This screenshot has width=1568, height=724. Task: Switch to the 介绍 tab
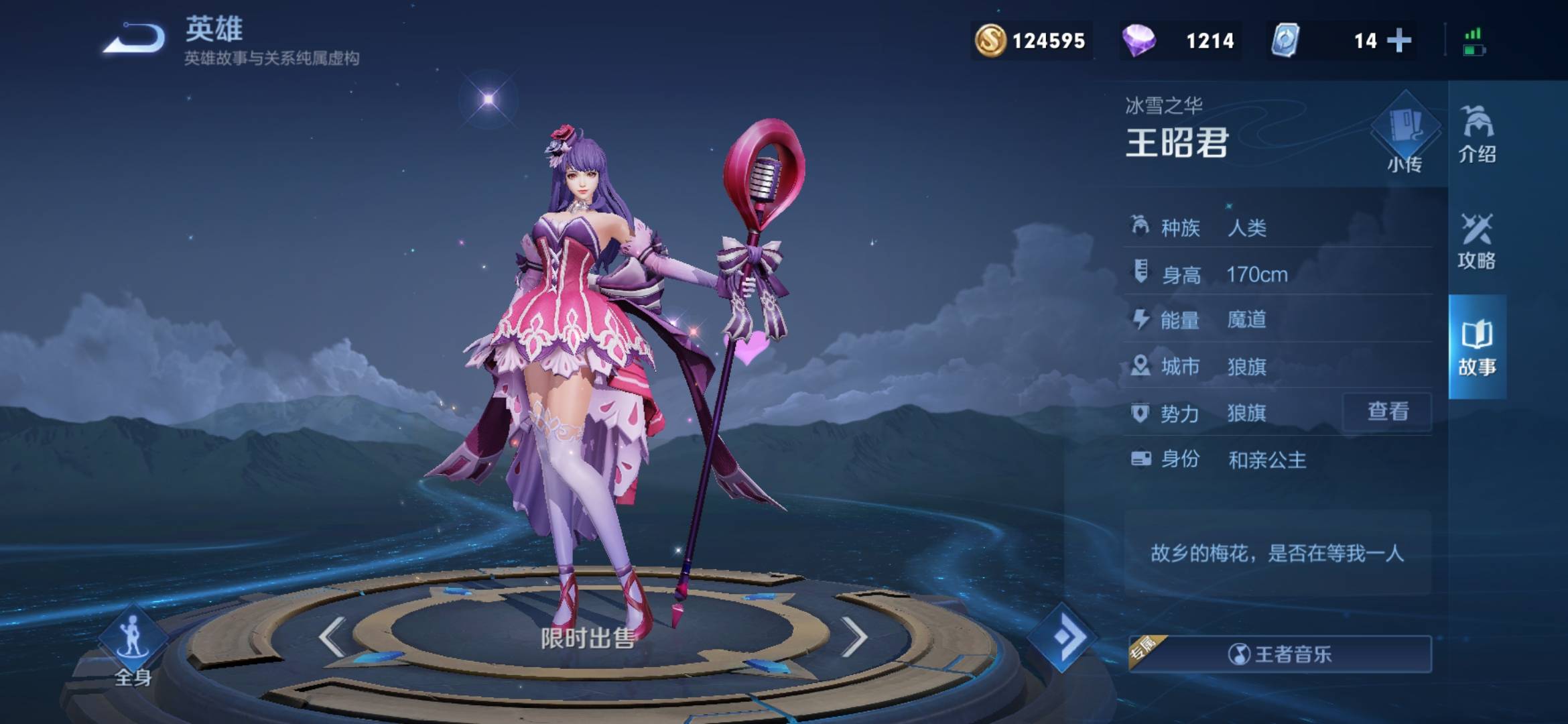pyautogui.click(x=1477, y=135)
